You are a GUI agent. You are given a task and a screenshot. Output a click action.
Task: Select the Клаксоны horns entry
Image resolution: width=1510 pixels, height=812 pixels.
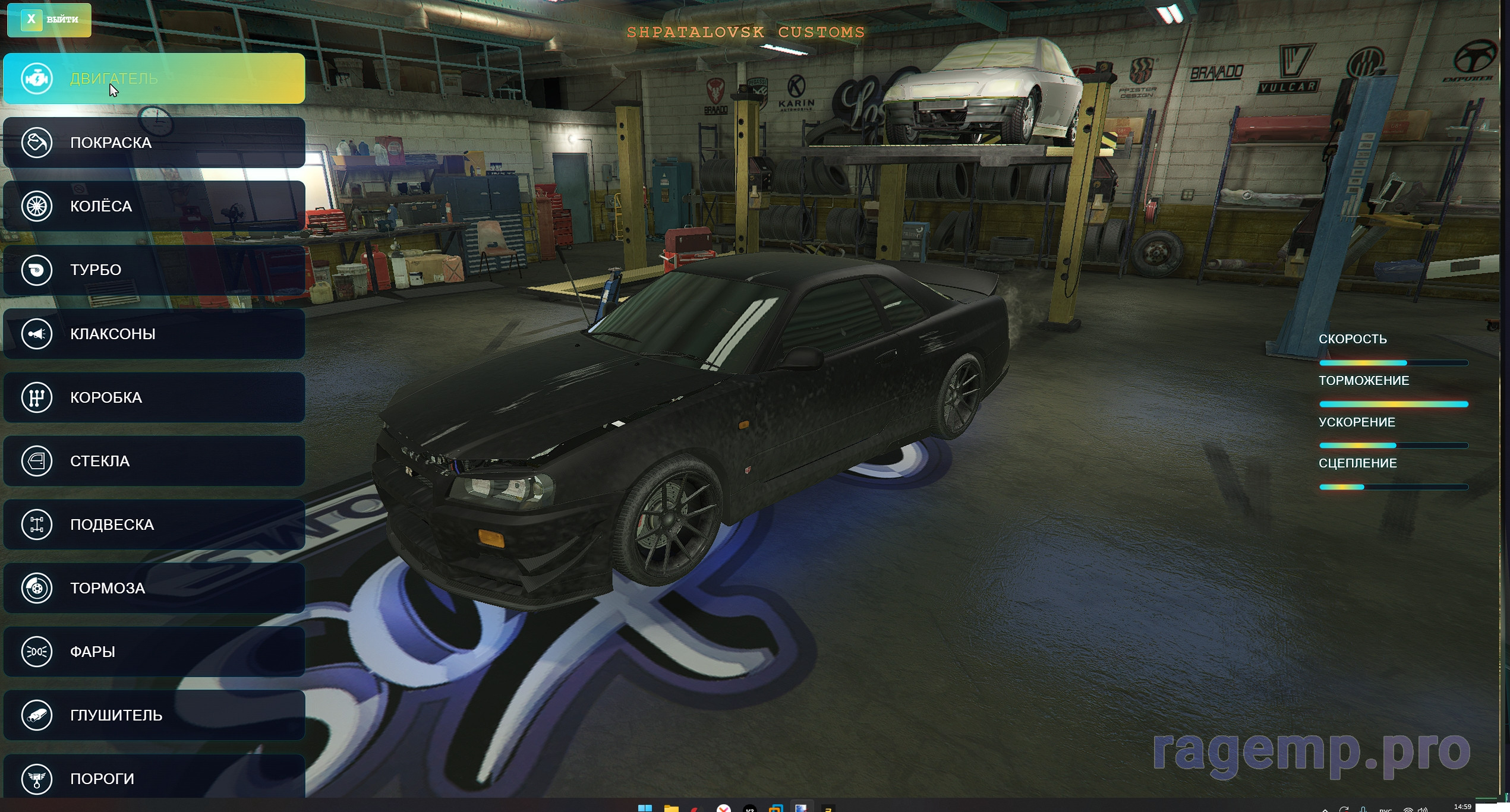[154, 334]
